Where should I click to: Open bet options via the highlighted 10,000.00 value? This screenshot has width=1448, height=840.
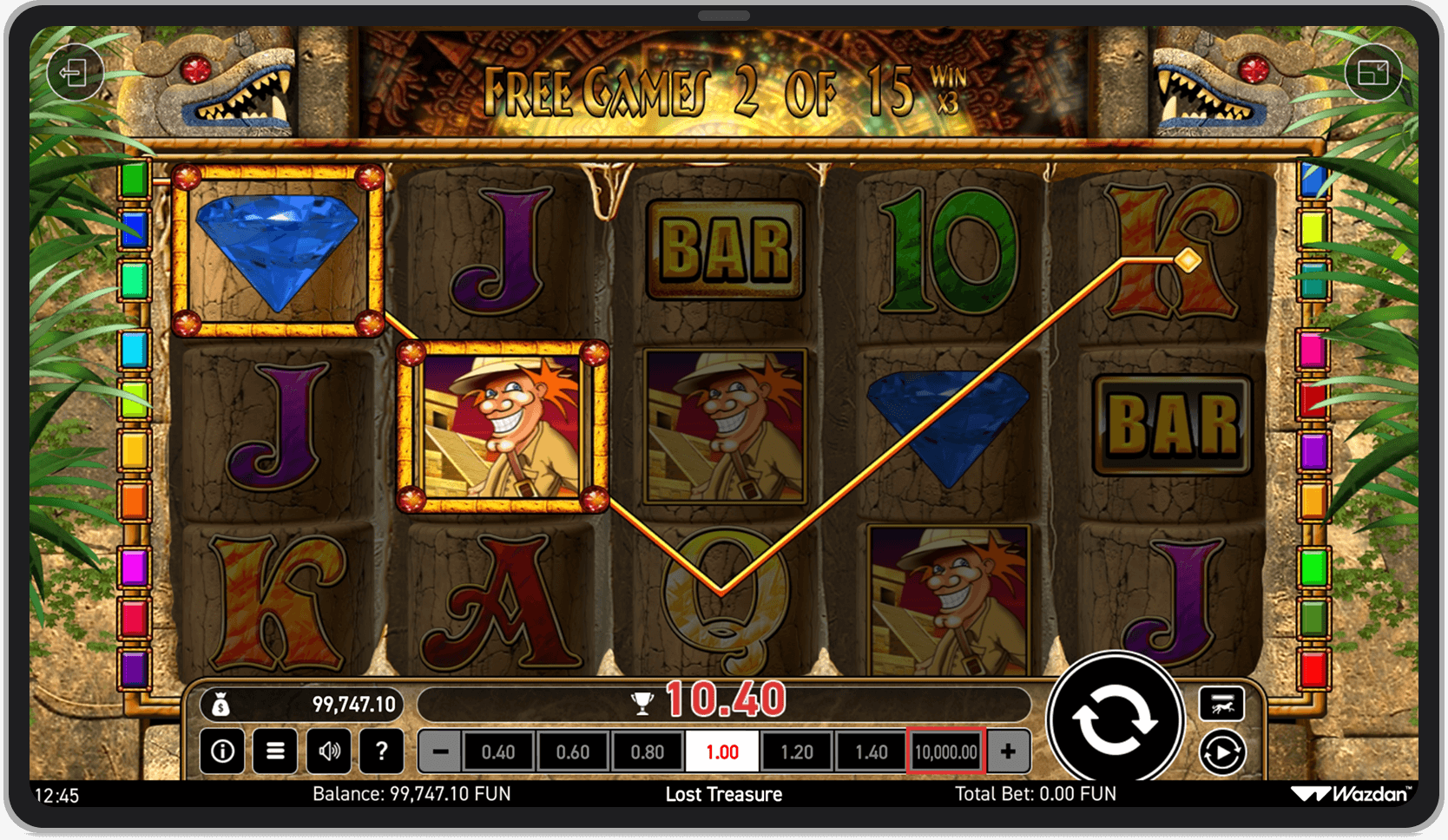coord(945,751)
